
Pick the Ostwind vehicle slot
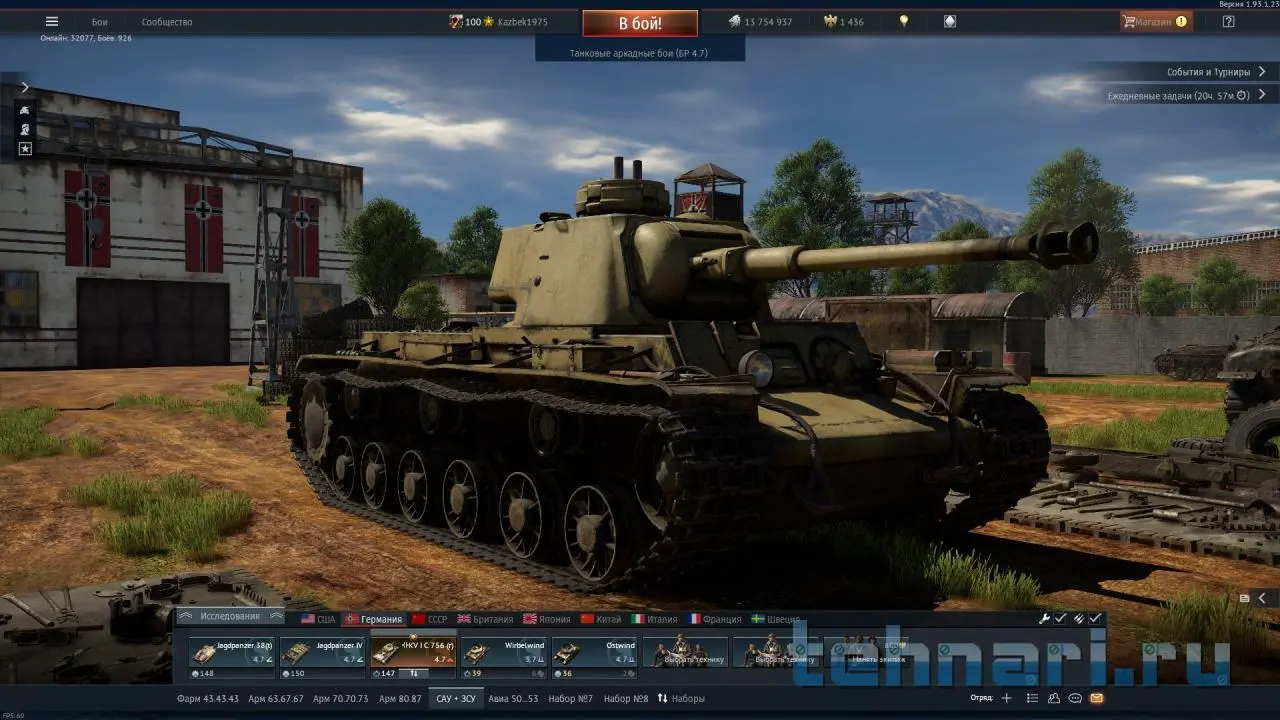click(x=596, y=652)
